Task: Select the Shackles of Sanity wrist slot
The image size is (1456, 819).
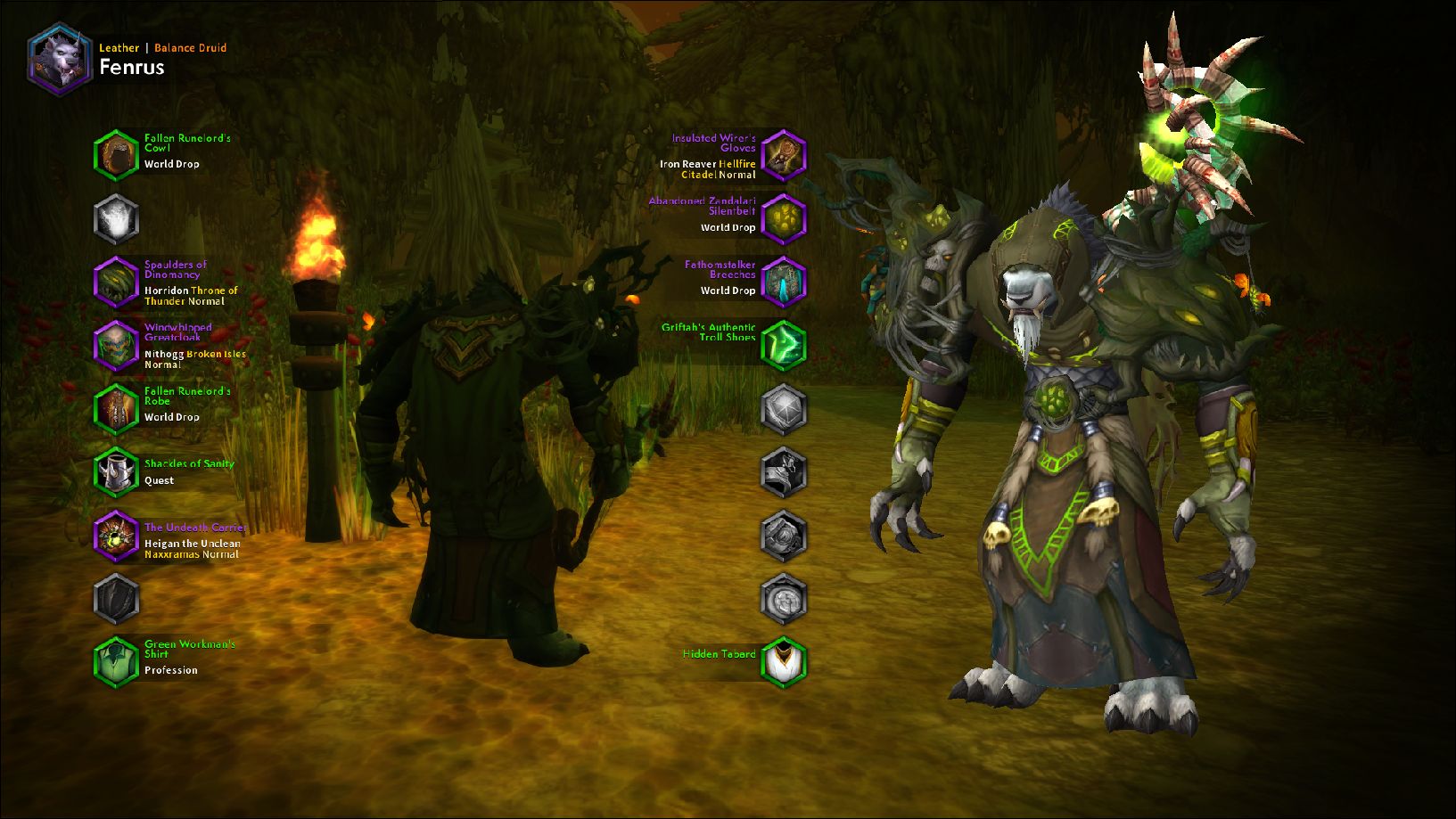Action: click(116, 471)
